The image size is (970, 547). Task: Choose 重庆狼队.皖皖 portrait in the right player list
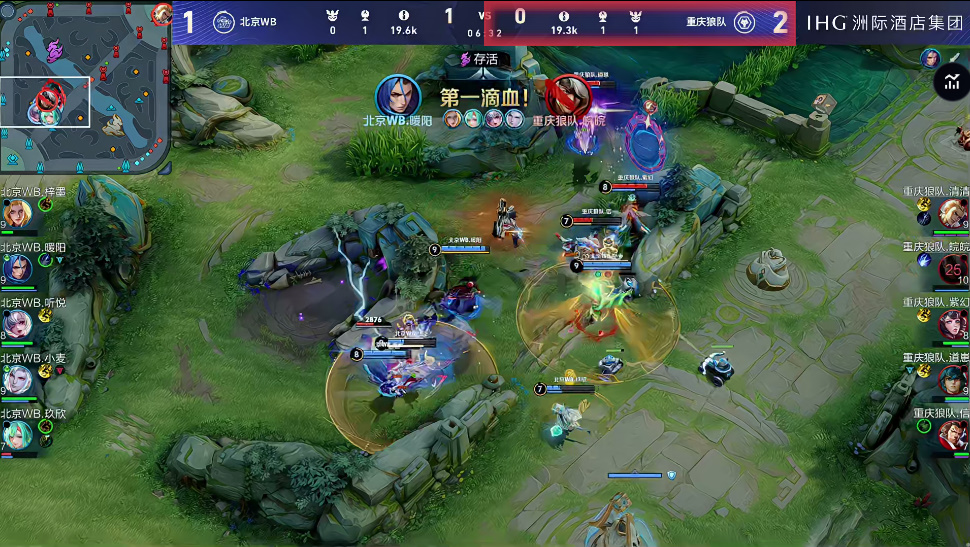[952, 268]
